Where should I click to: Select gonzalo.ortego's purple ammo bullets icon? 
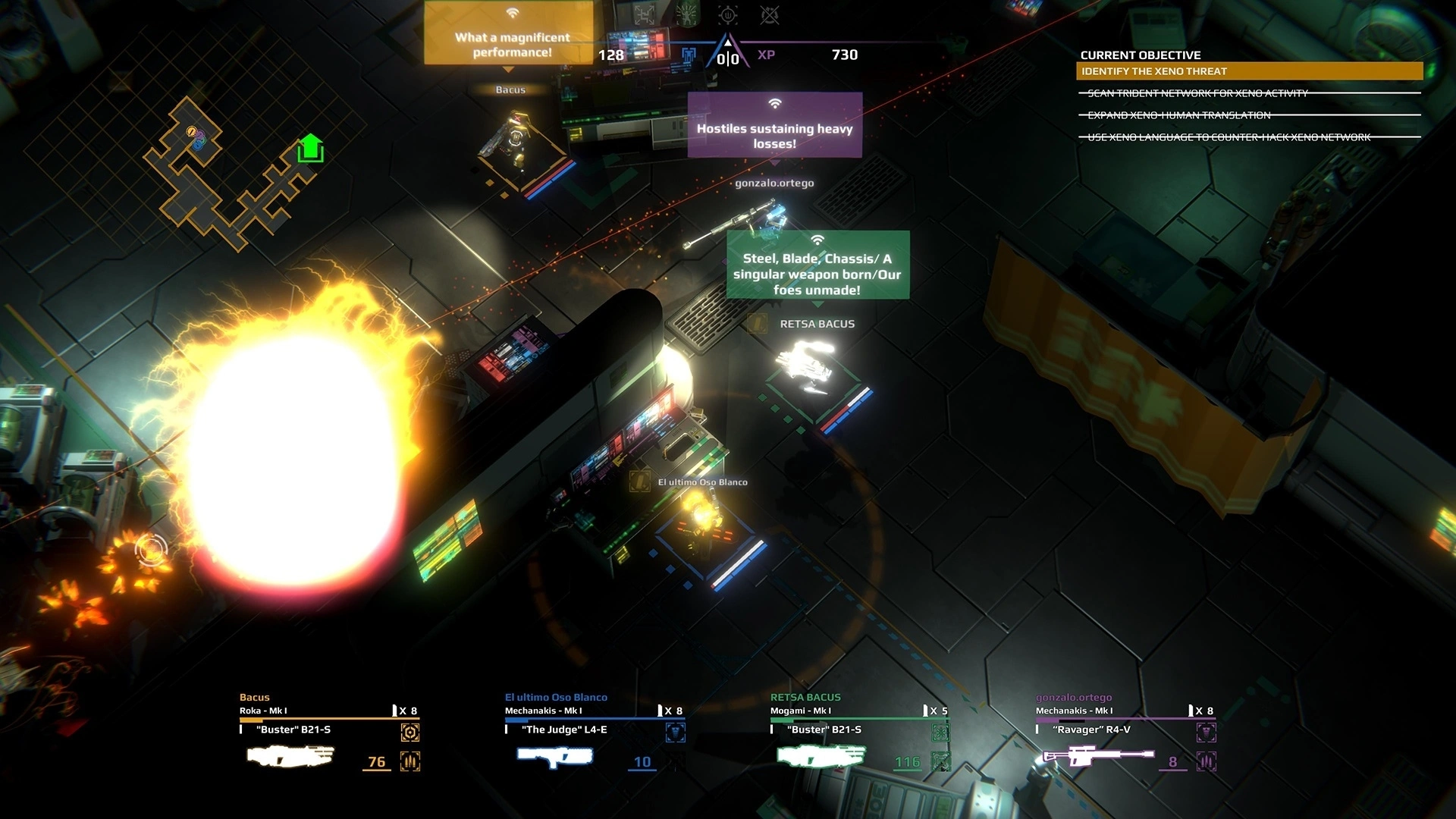(x=1206, y=761)
